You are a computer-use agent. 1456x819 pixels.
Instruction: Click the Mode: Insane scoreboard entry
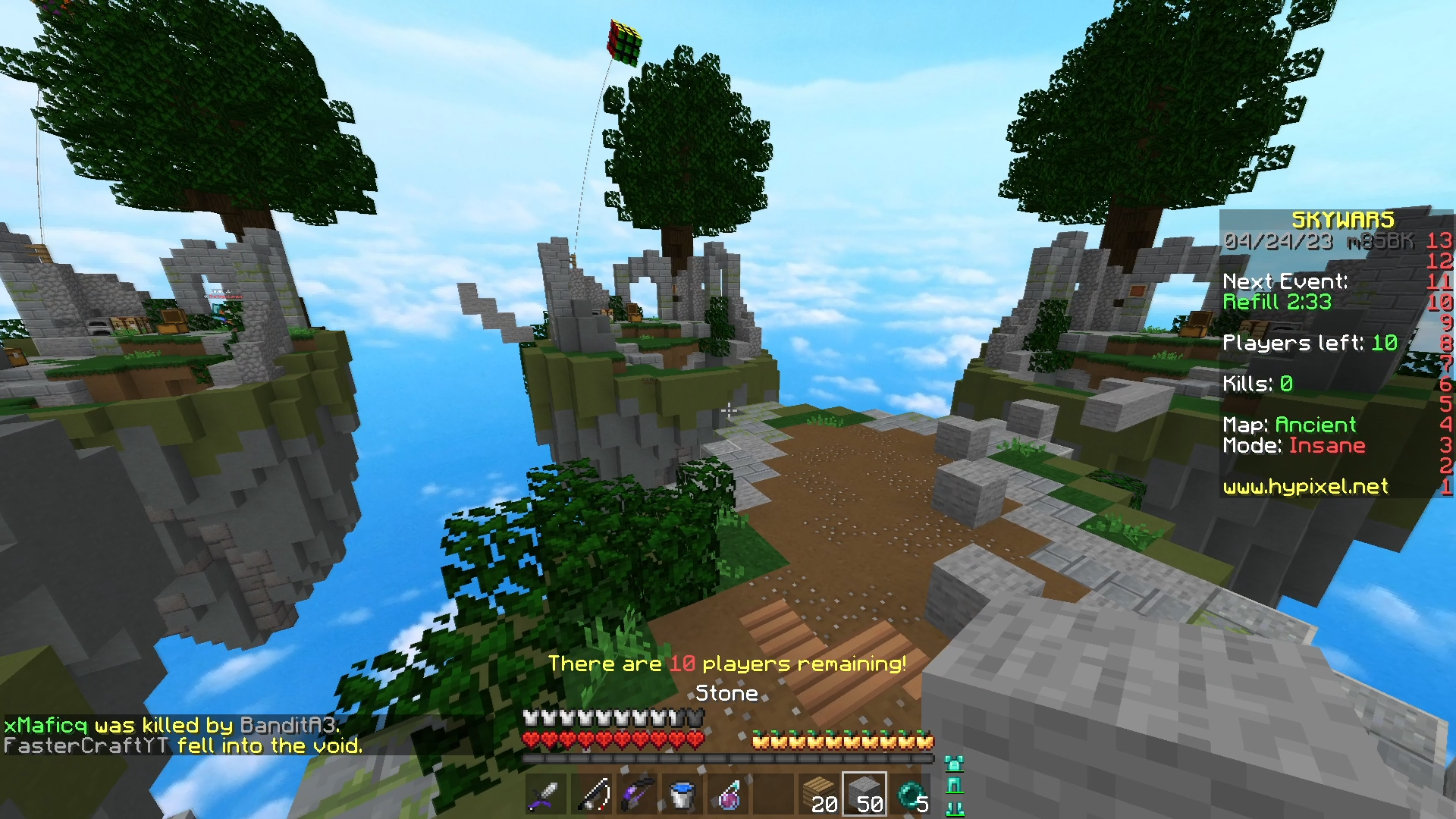click(x=1294, y=446)
